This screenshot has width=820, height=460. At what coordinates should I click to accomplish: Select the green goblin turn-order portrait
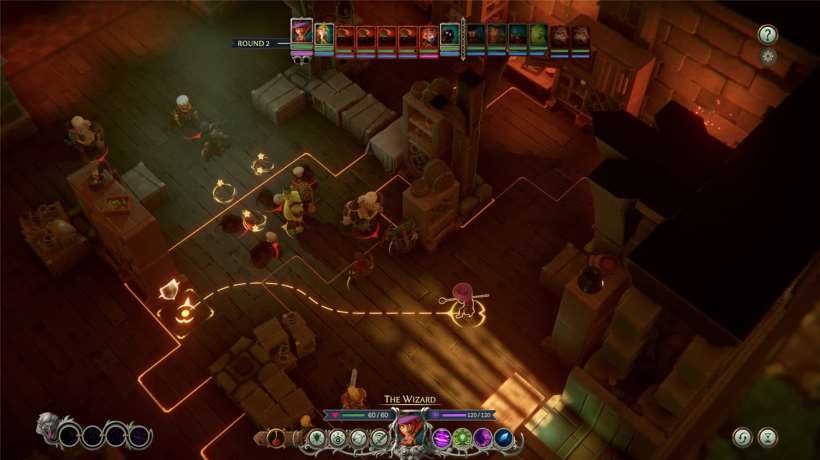click(538, 37)
